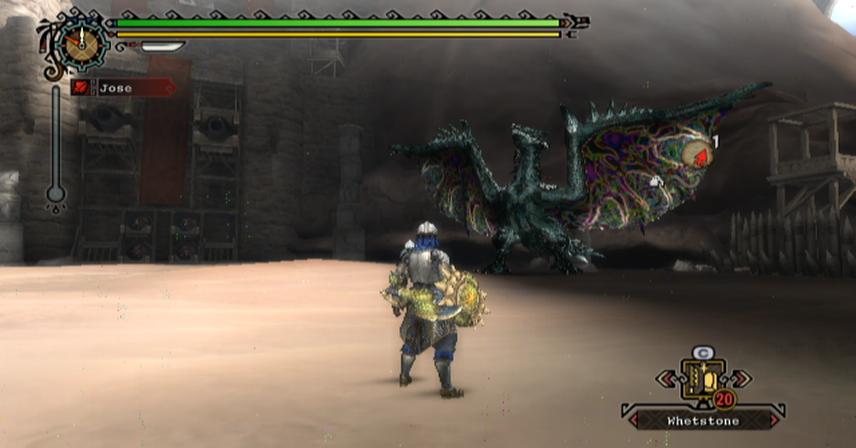Viewport: 856px width, 448px height.
Task: Select the Jose player name tag
Action: (122, 88)
